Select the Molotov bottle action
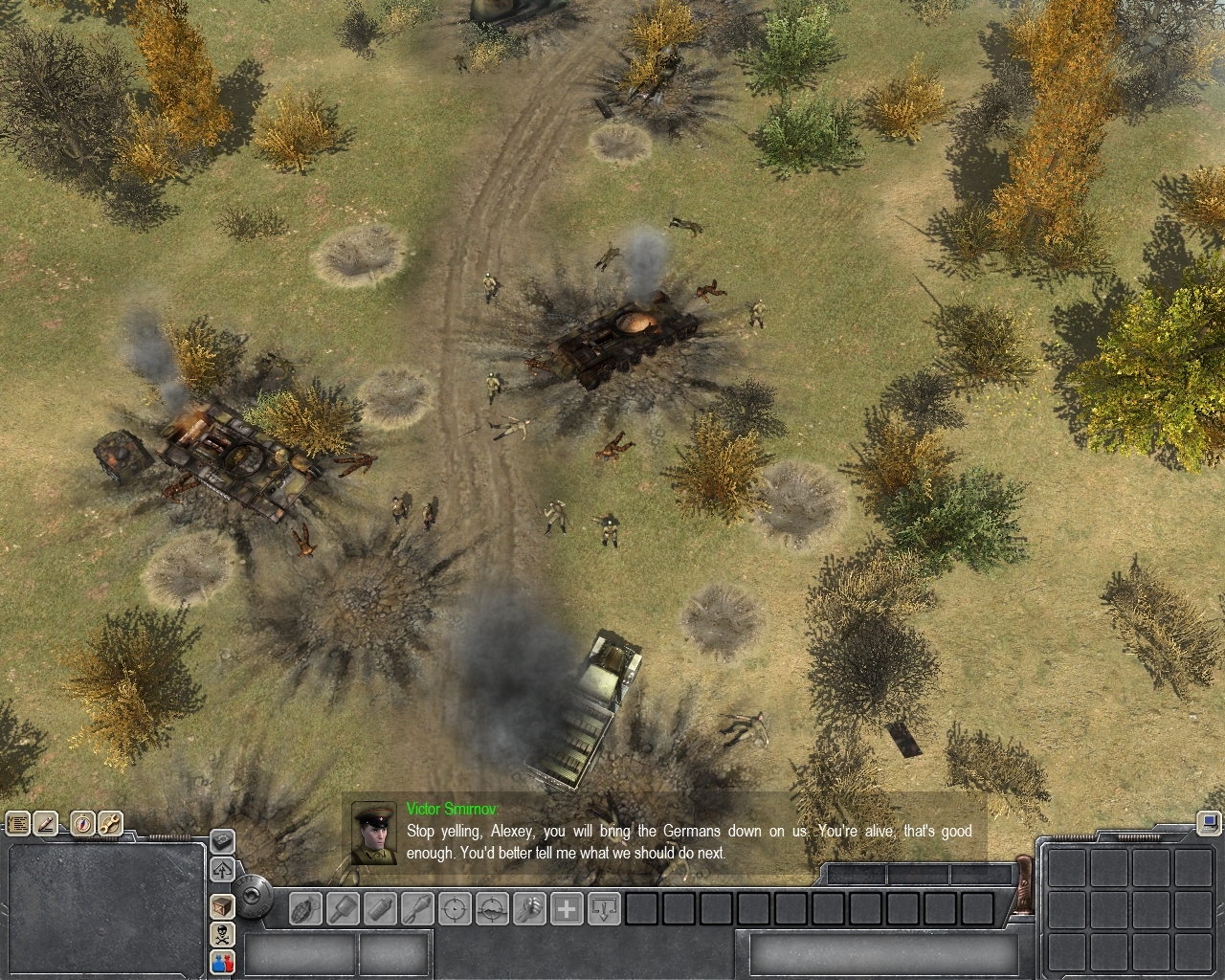This screenshot has width=1225, height=980. point(380,908)
